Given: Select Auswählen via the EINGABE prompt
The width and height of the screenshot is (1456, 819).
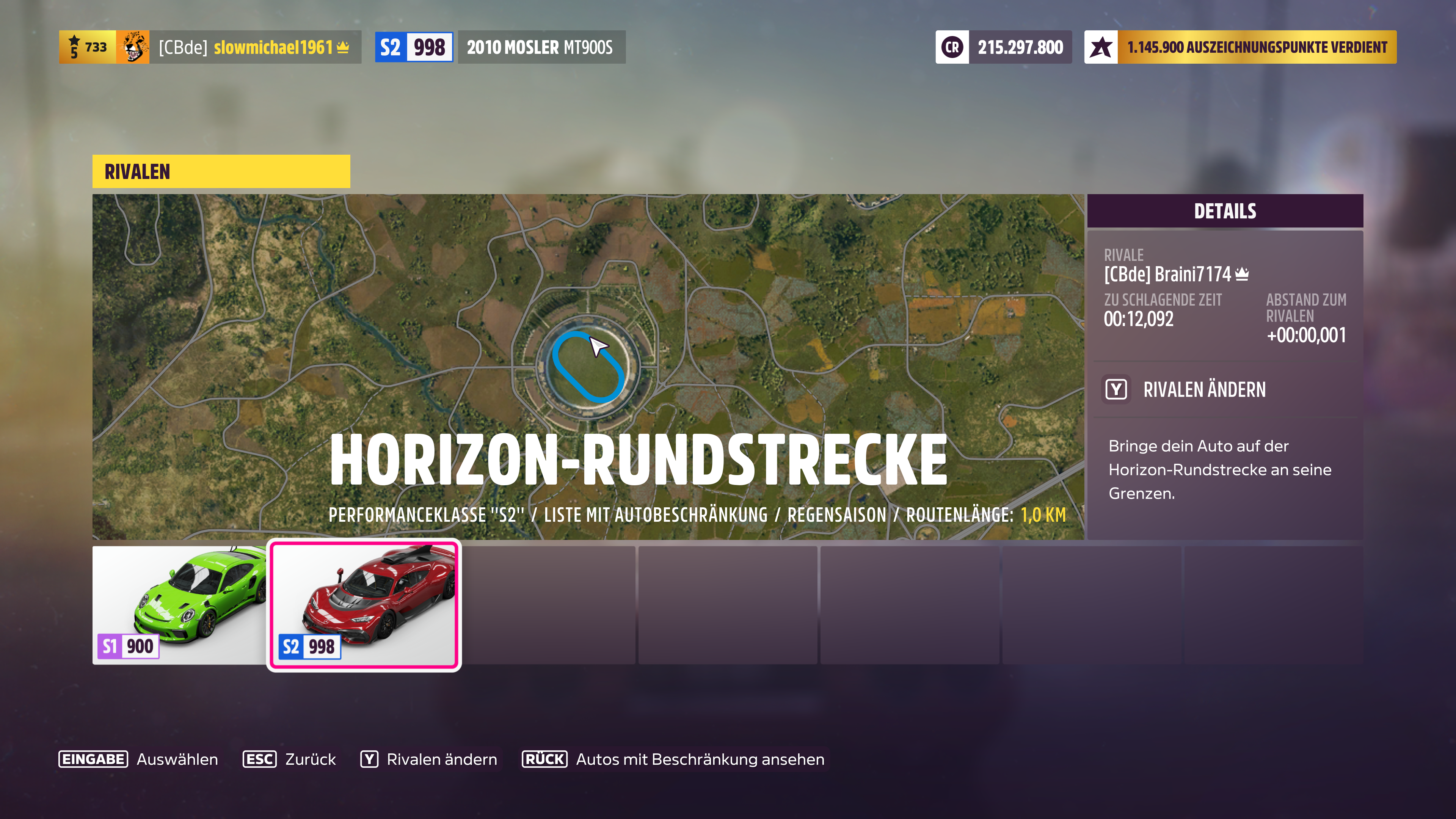Looking at the screenshot, I should tap(177, 759).
